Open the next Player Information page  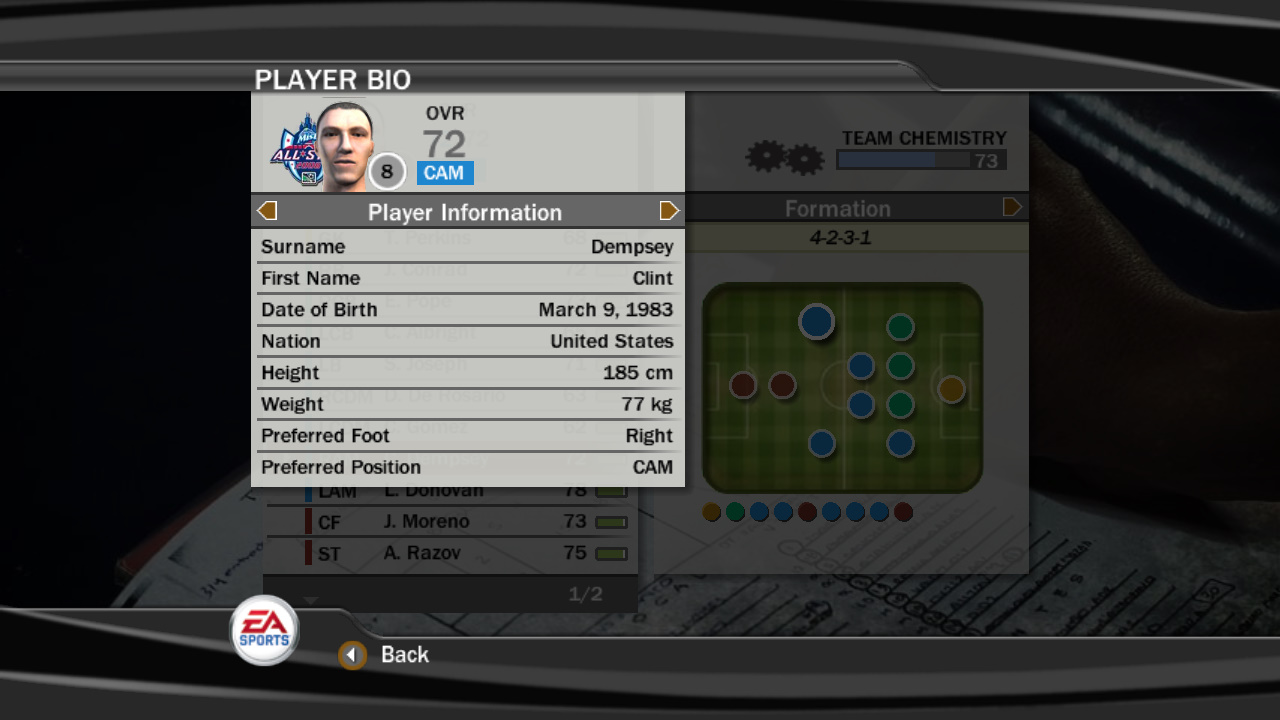[x=669, y=211]
